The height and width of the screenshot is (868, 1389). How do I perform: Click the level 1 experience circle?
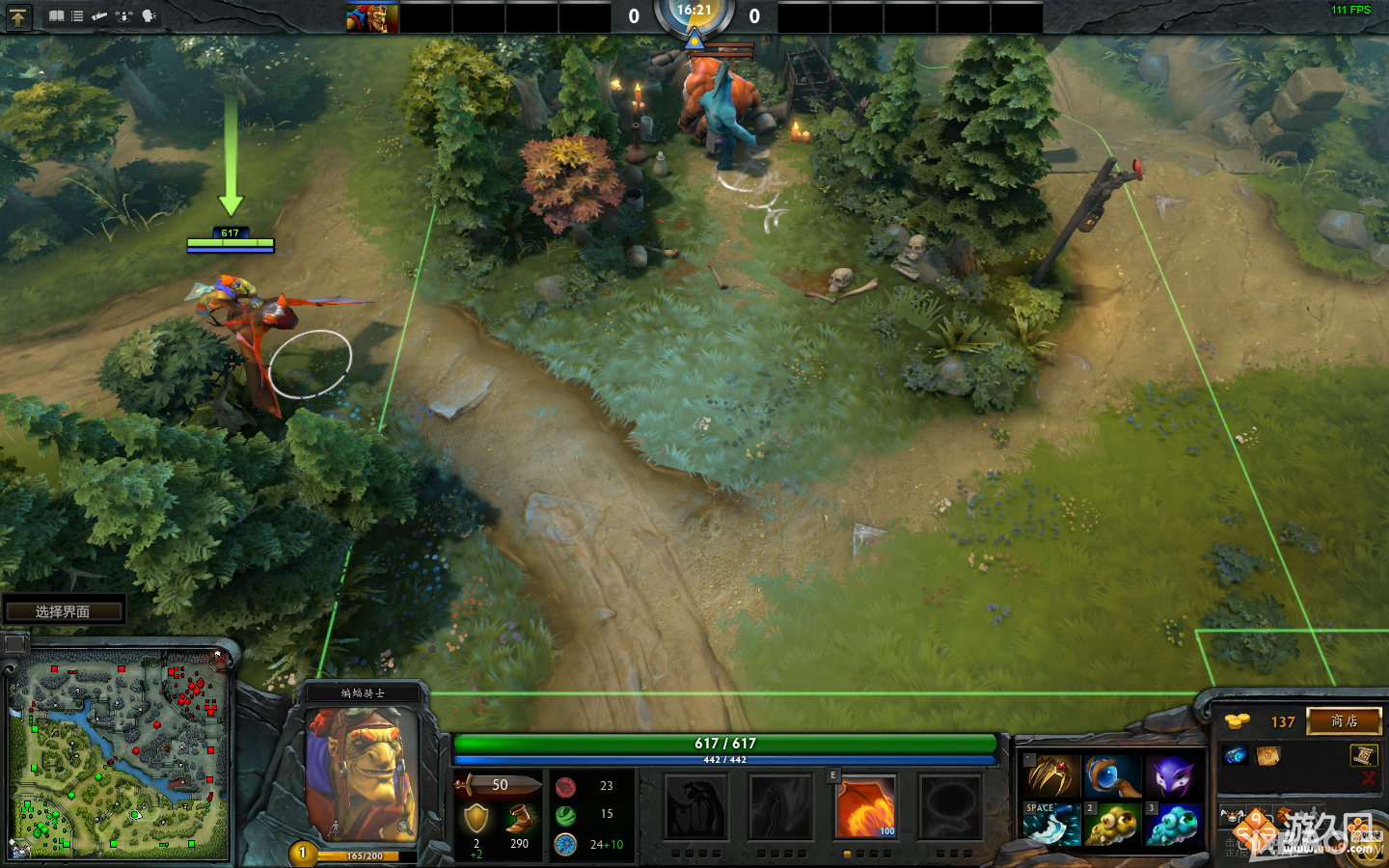304,853
